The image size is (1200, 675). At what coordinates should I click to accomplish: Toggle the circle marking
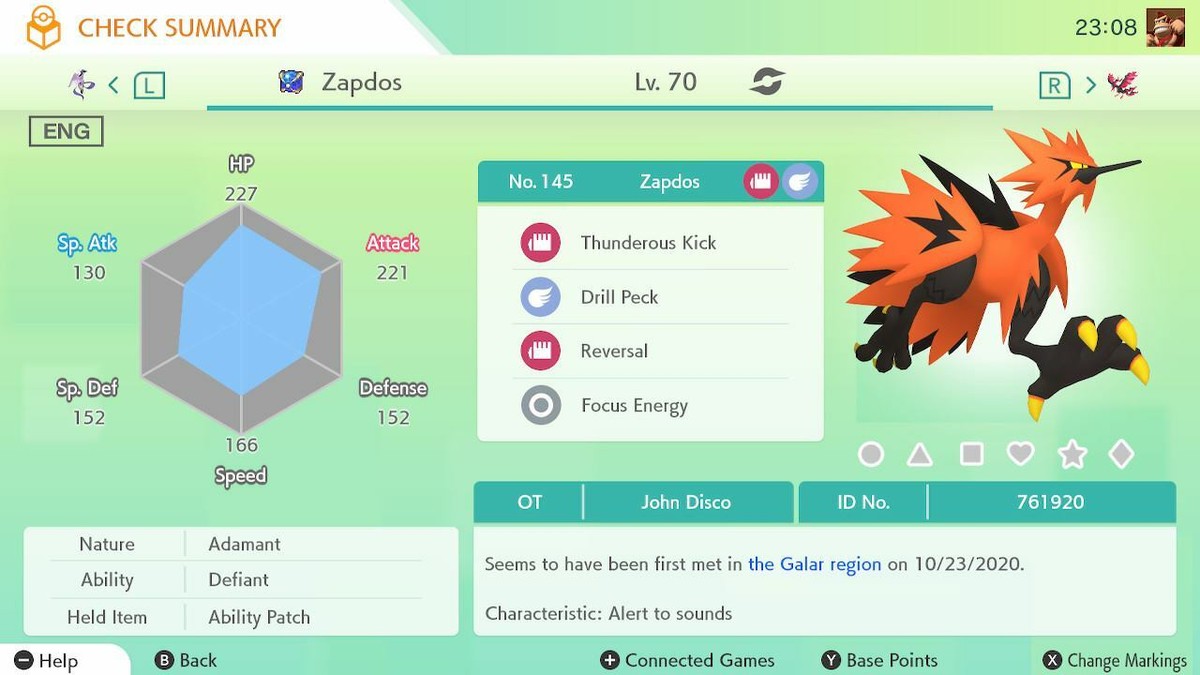tap(871, 455)
